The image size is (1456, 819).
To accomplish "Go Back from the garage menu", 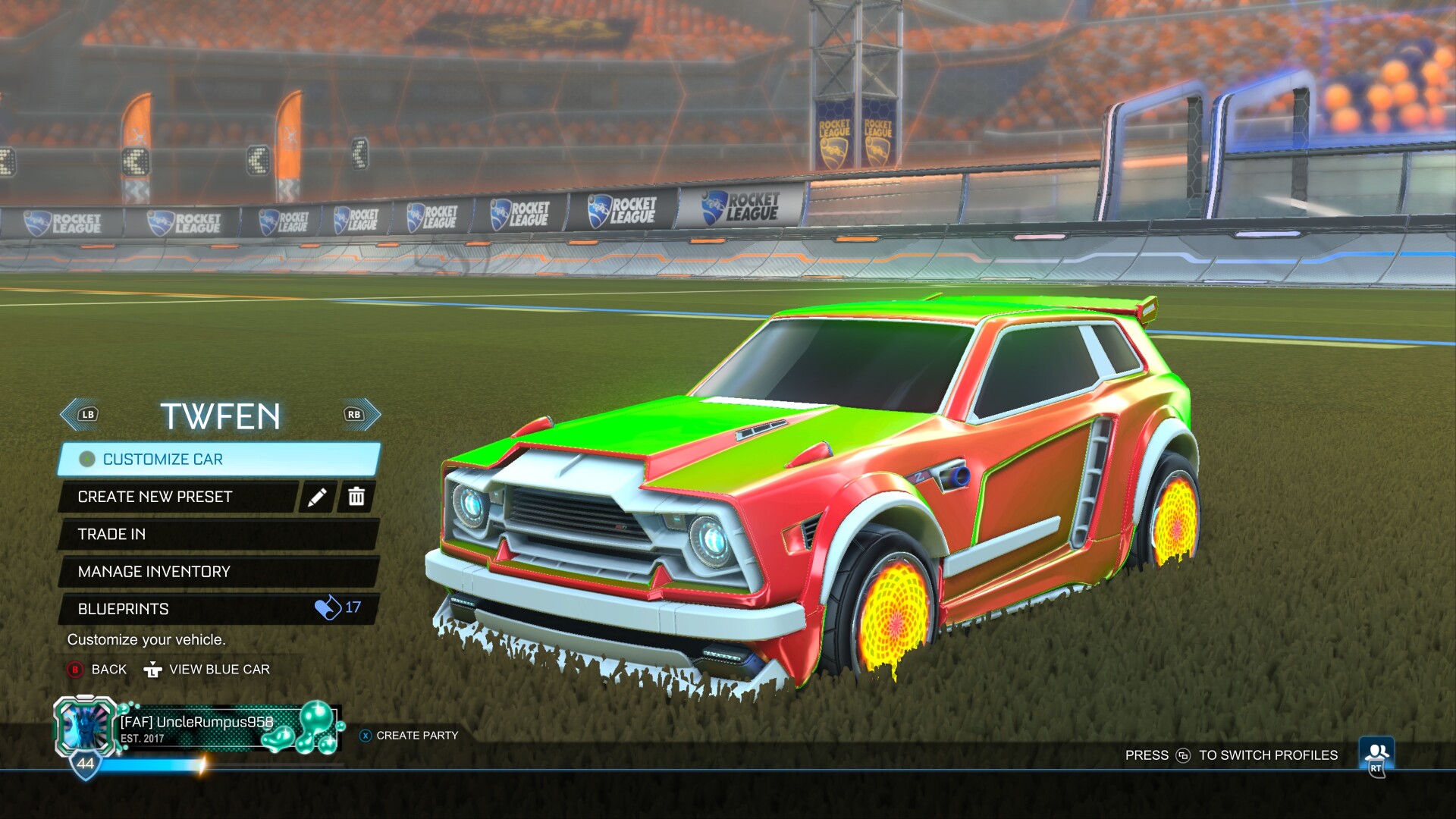I will point(97,670).
